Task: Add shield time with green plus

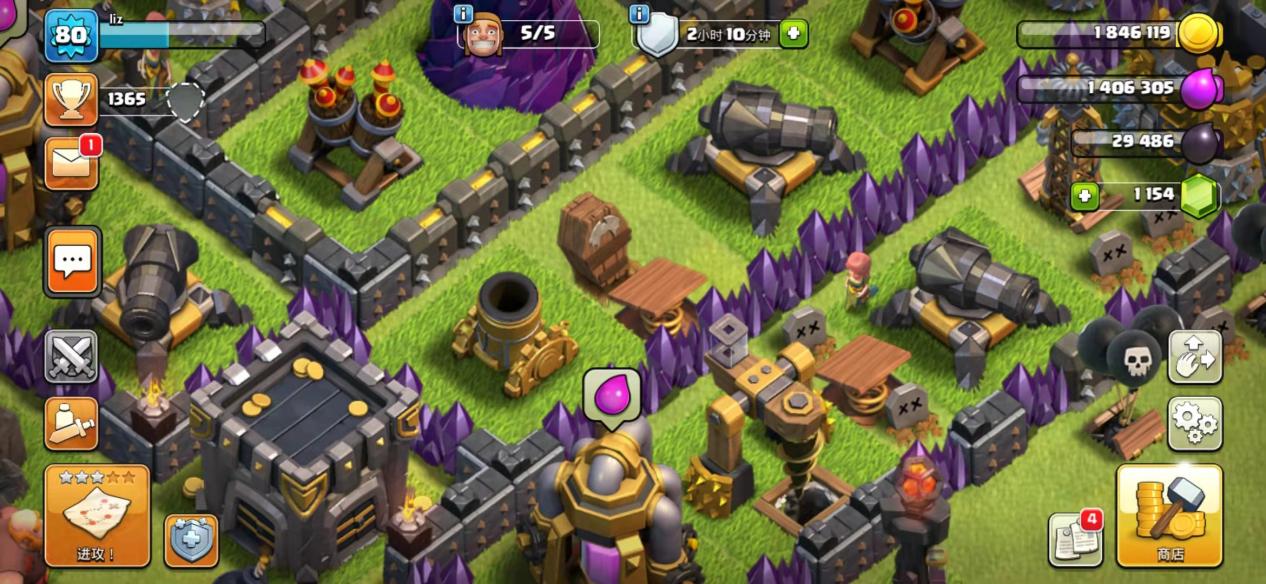Action: click(x=793, y=34)
